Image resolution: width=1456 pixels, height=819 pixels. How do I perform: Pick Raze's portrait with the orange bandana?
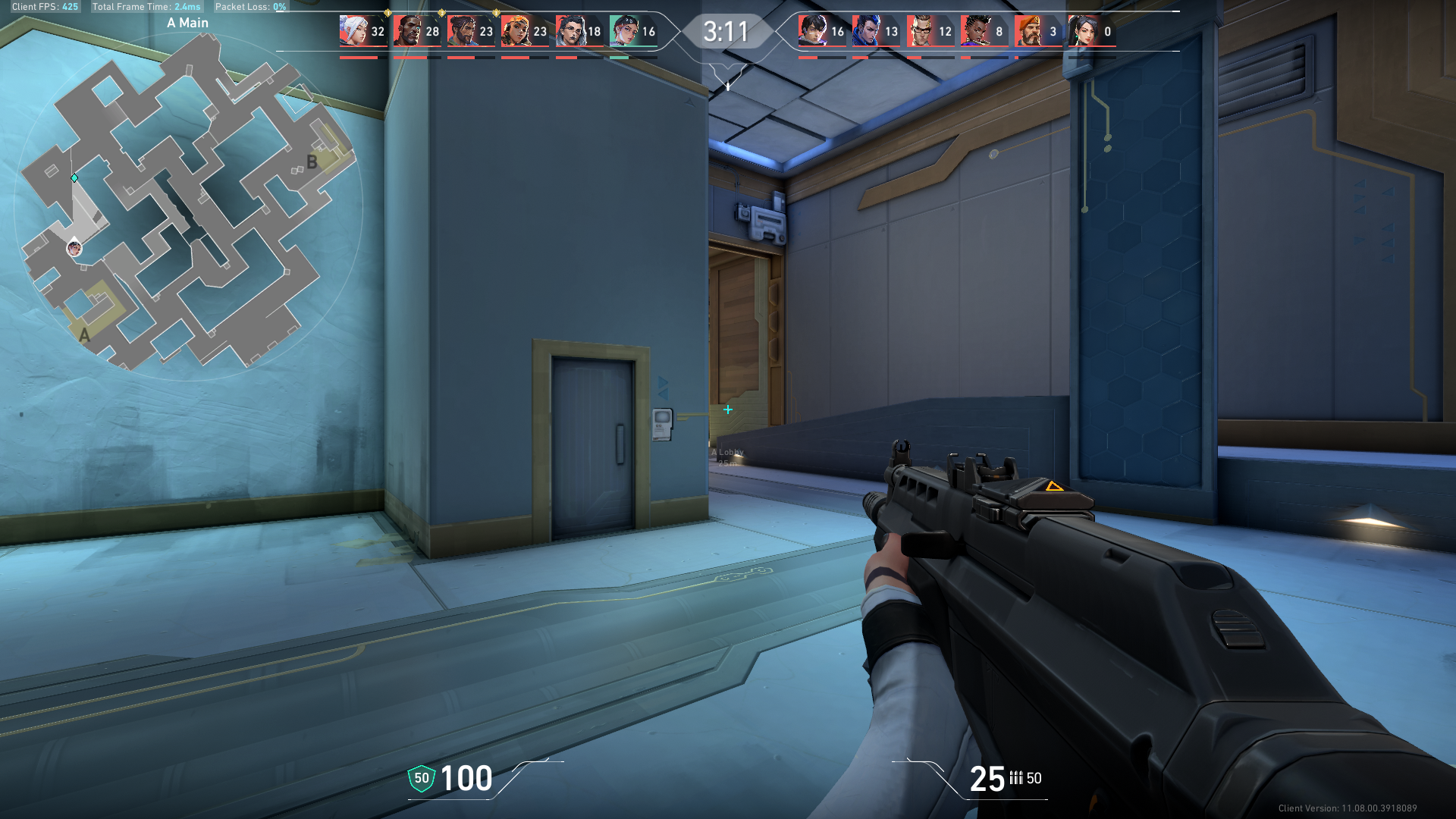tap(516, 31)
